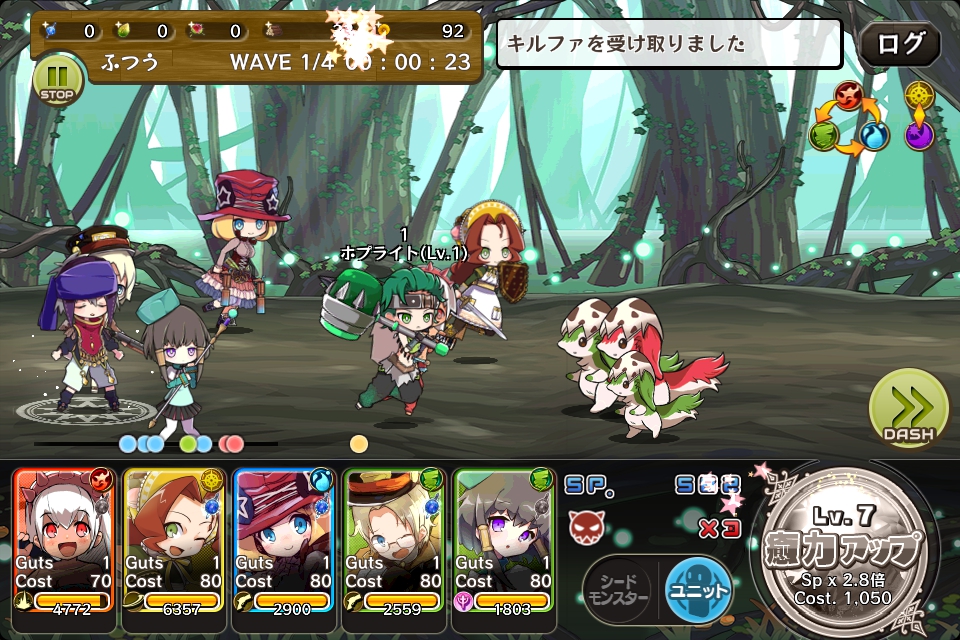The height and width of the screenshot is (640, 960).
Task: Open the battle log (ログ)
Action: (x=900, y=44)
